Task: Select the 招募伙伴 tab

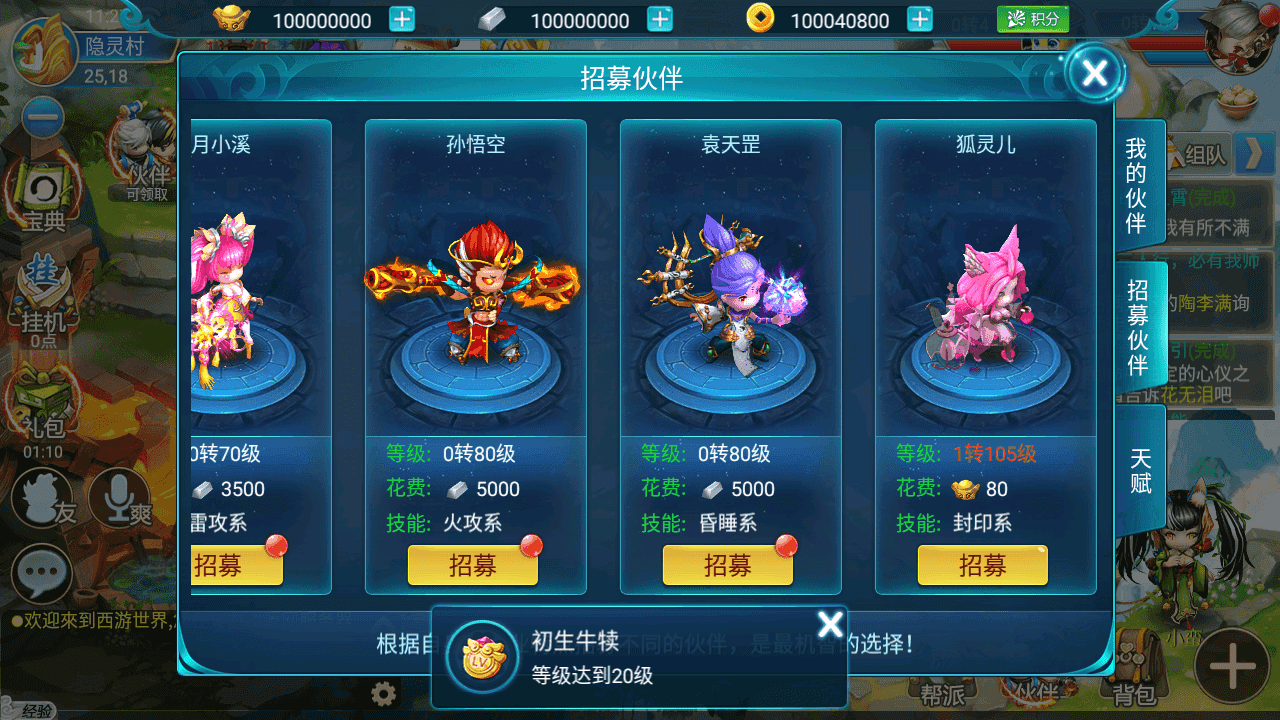Action: pos(1137,328)
